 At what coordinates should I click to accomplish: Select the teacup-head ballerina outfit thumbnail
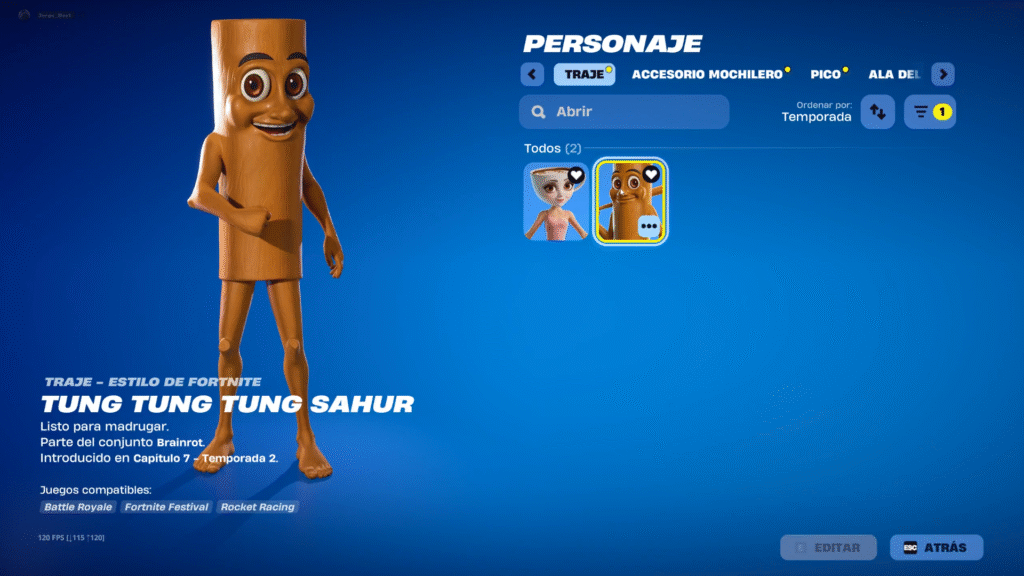(x=555, y=205)
